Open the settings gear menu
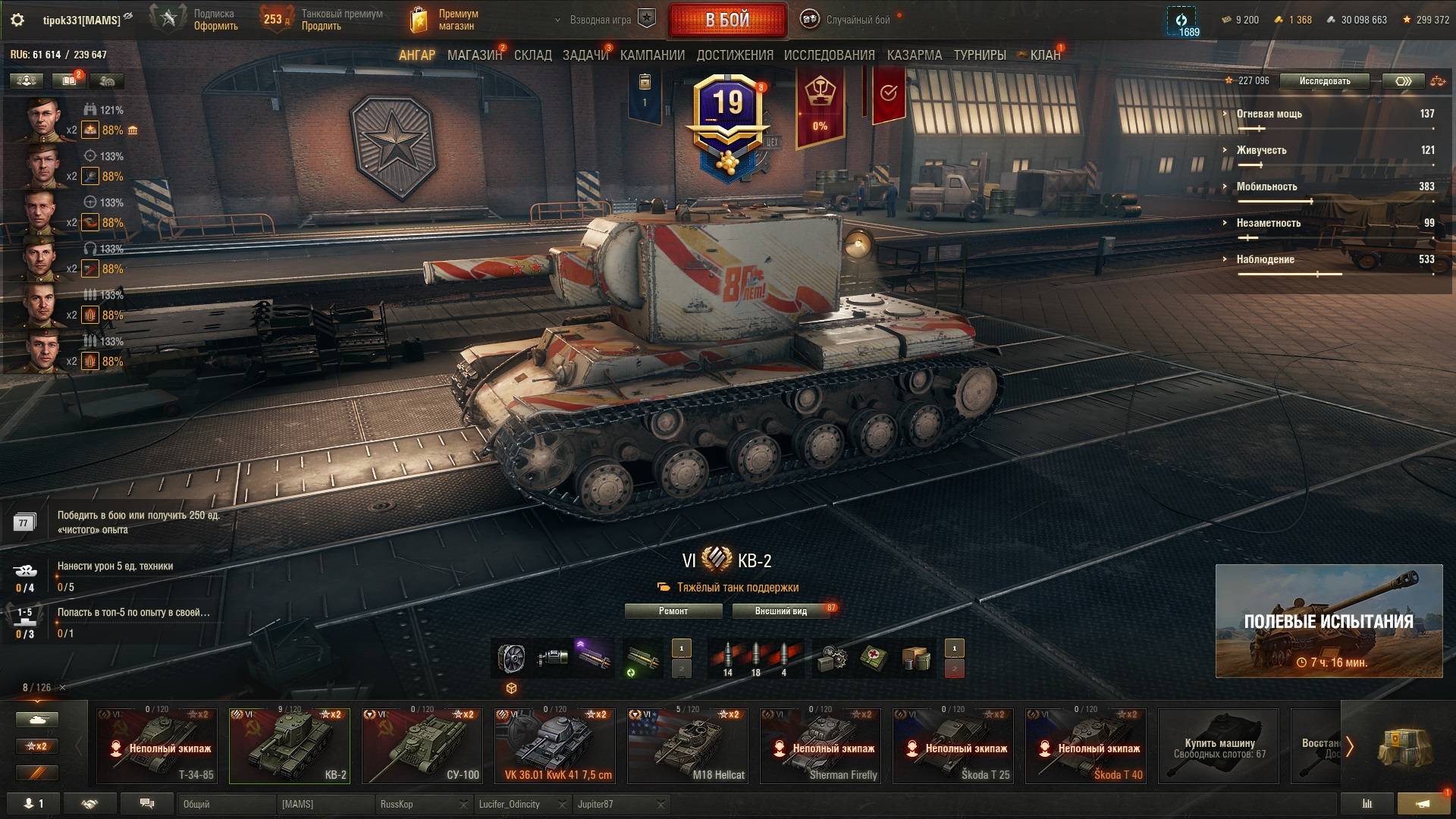 (17, 20)
